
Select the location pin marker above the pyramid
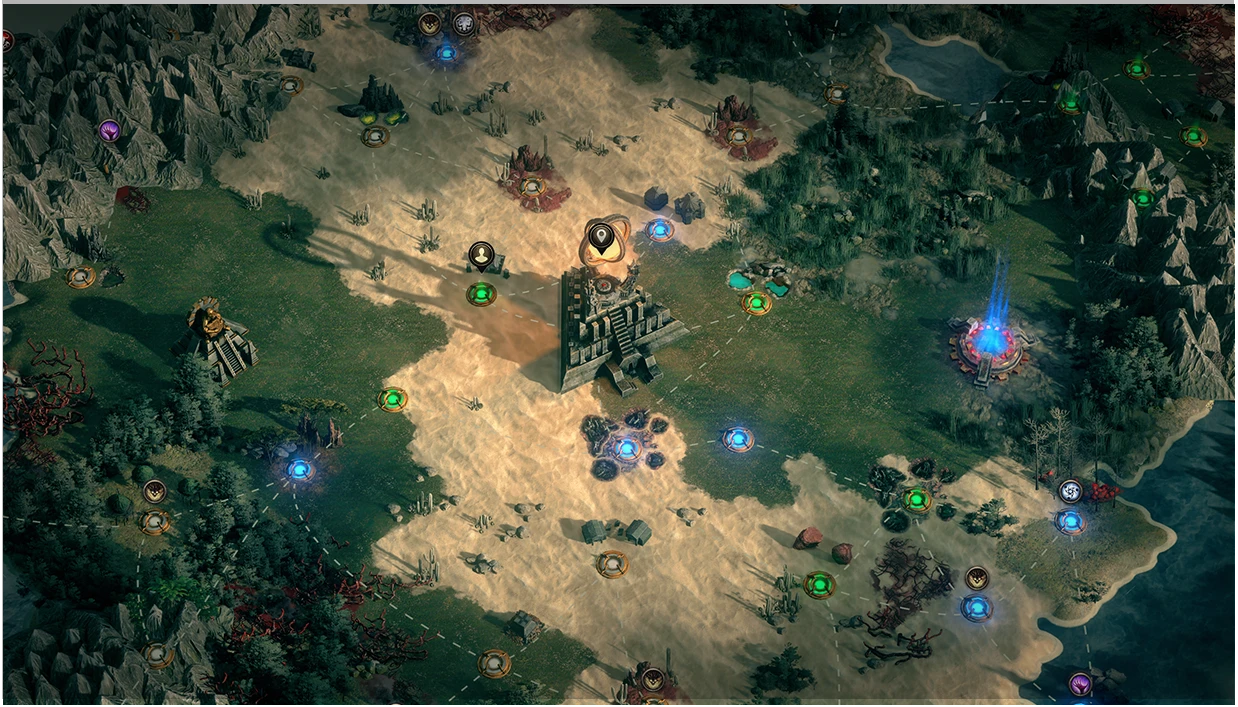(x=600, y=239)
